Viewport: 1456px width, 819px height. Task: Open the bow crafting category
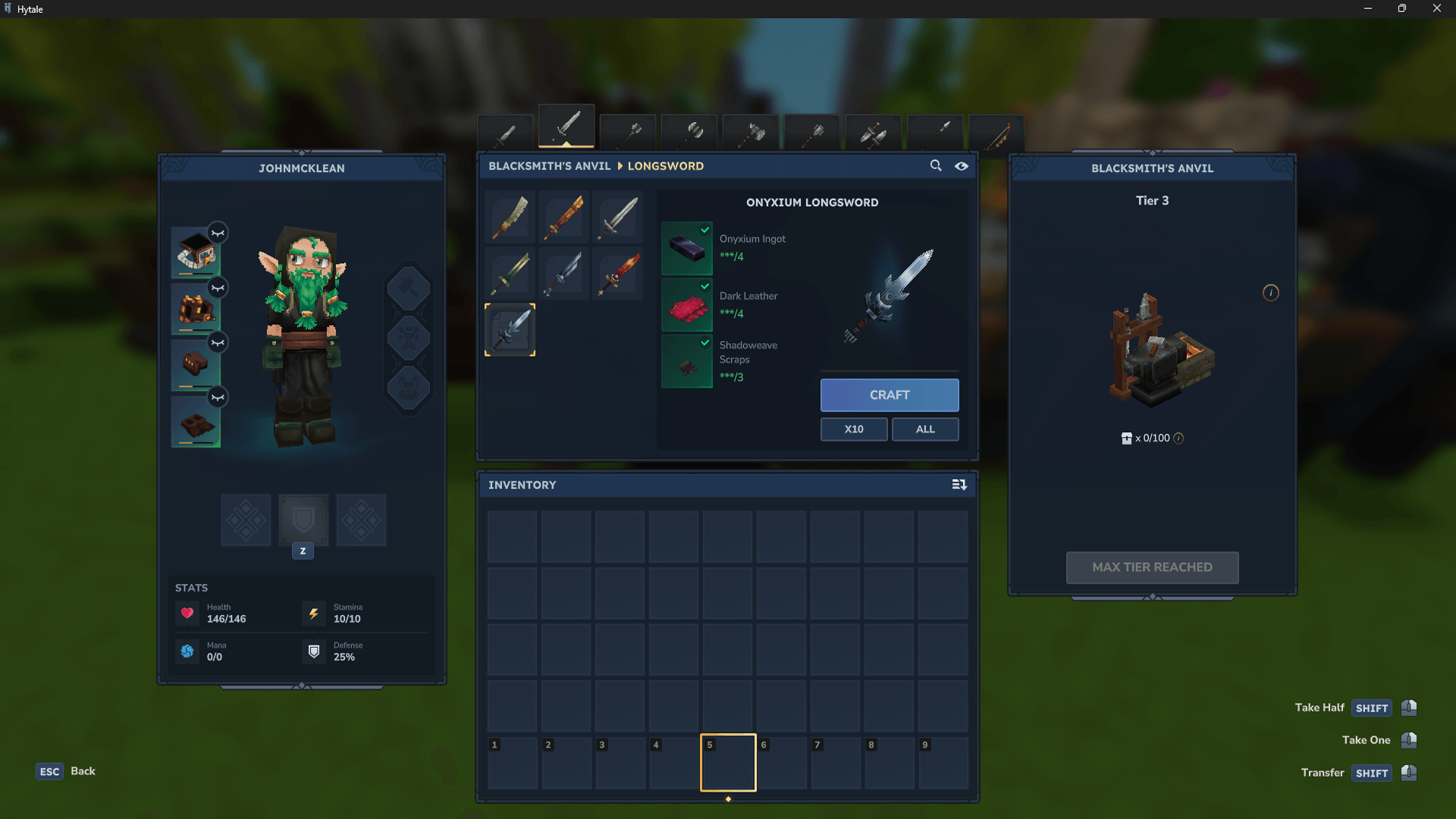(x=996, y=133)
